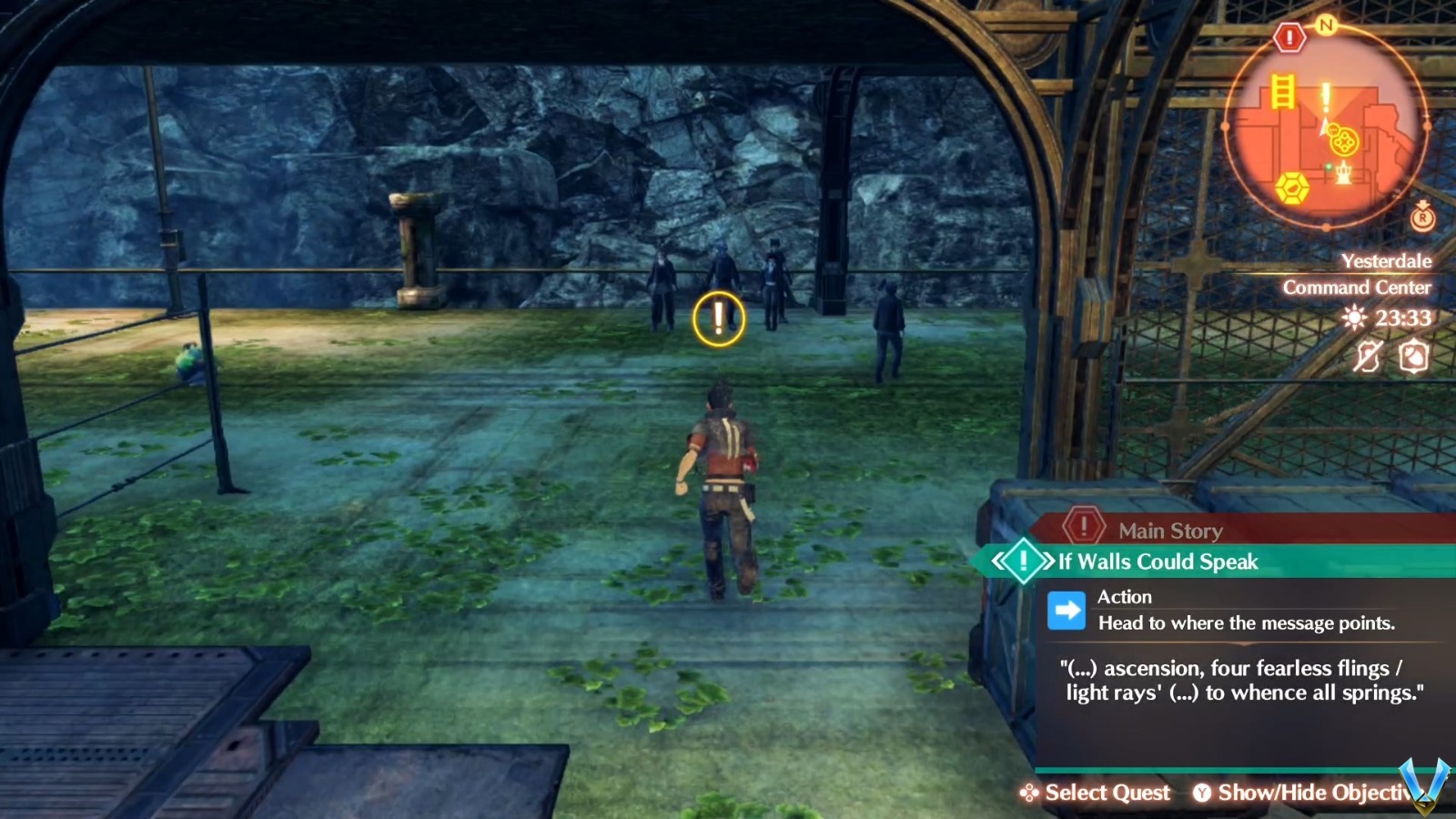Click the 23:33 in-game clock display

pyautogui.click(x=1401, y=317)
